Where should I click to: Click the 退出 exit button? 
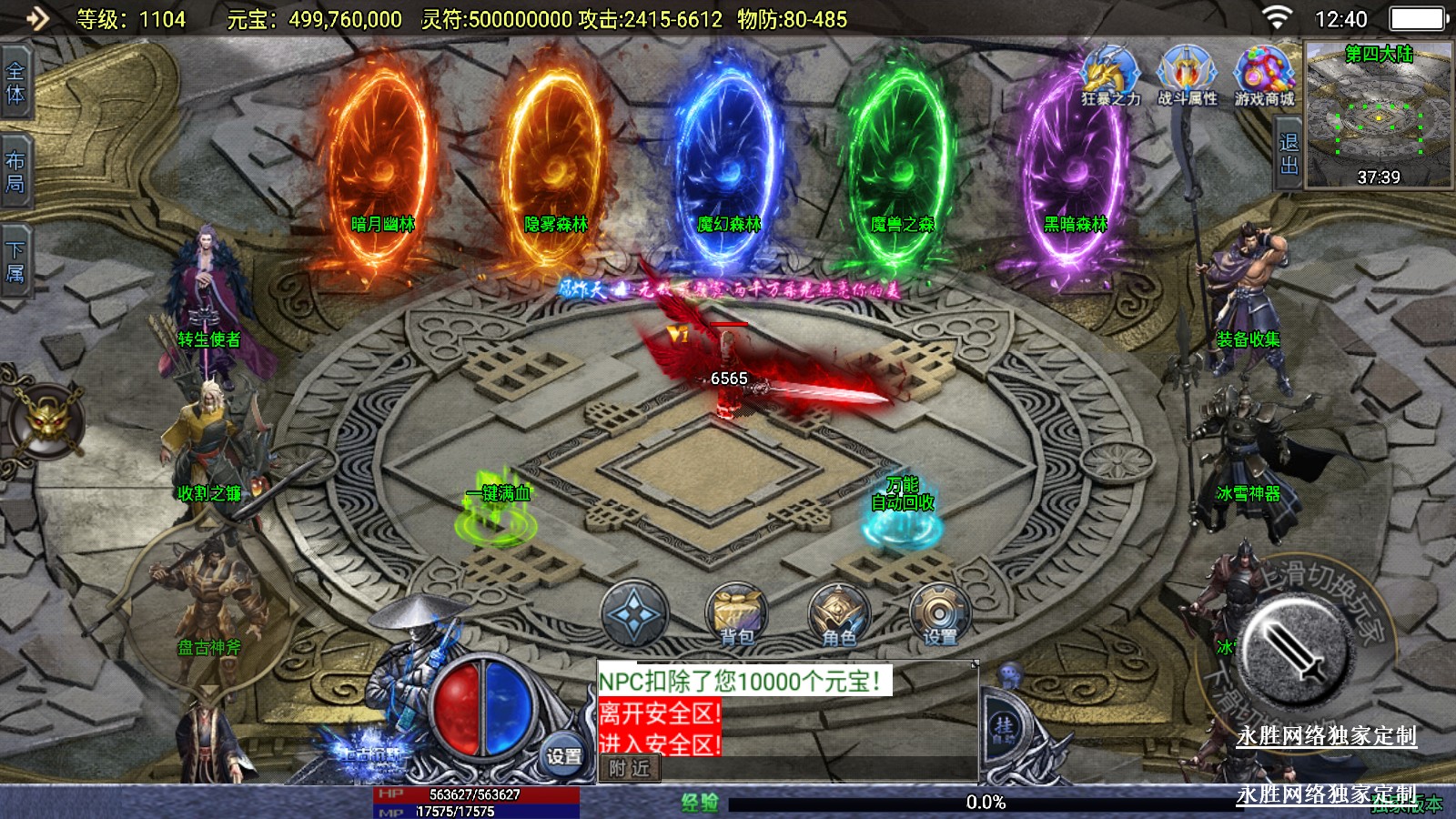1289,153
